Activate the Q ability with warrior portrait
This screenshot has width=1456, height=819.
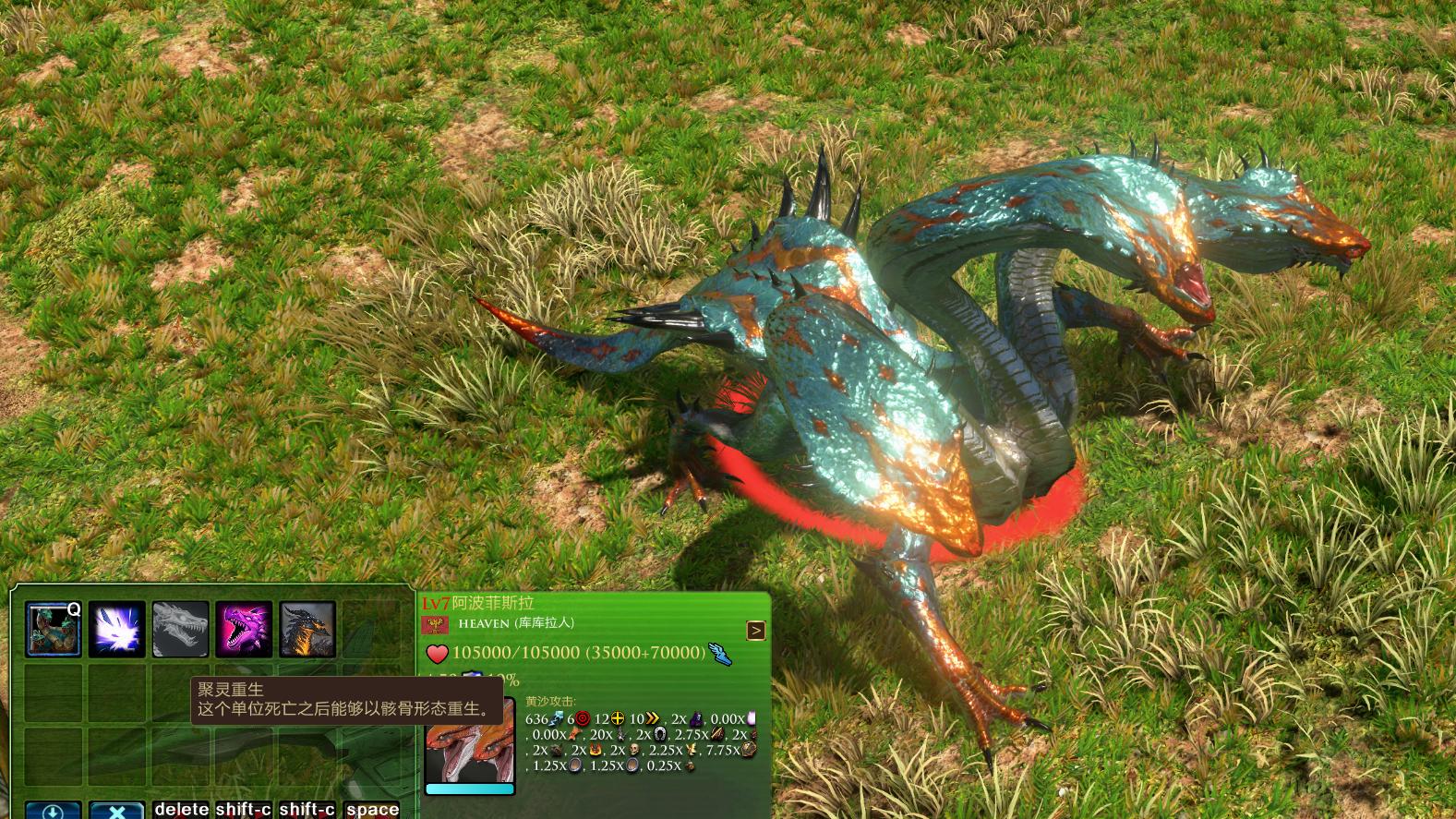53,629
